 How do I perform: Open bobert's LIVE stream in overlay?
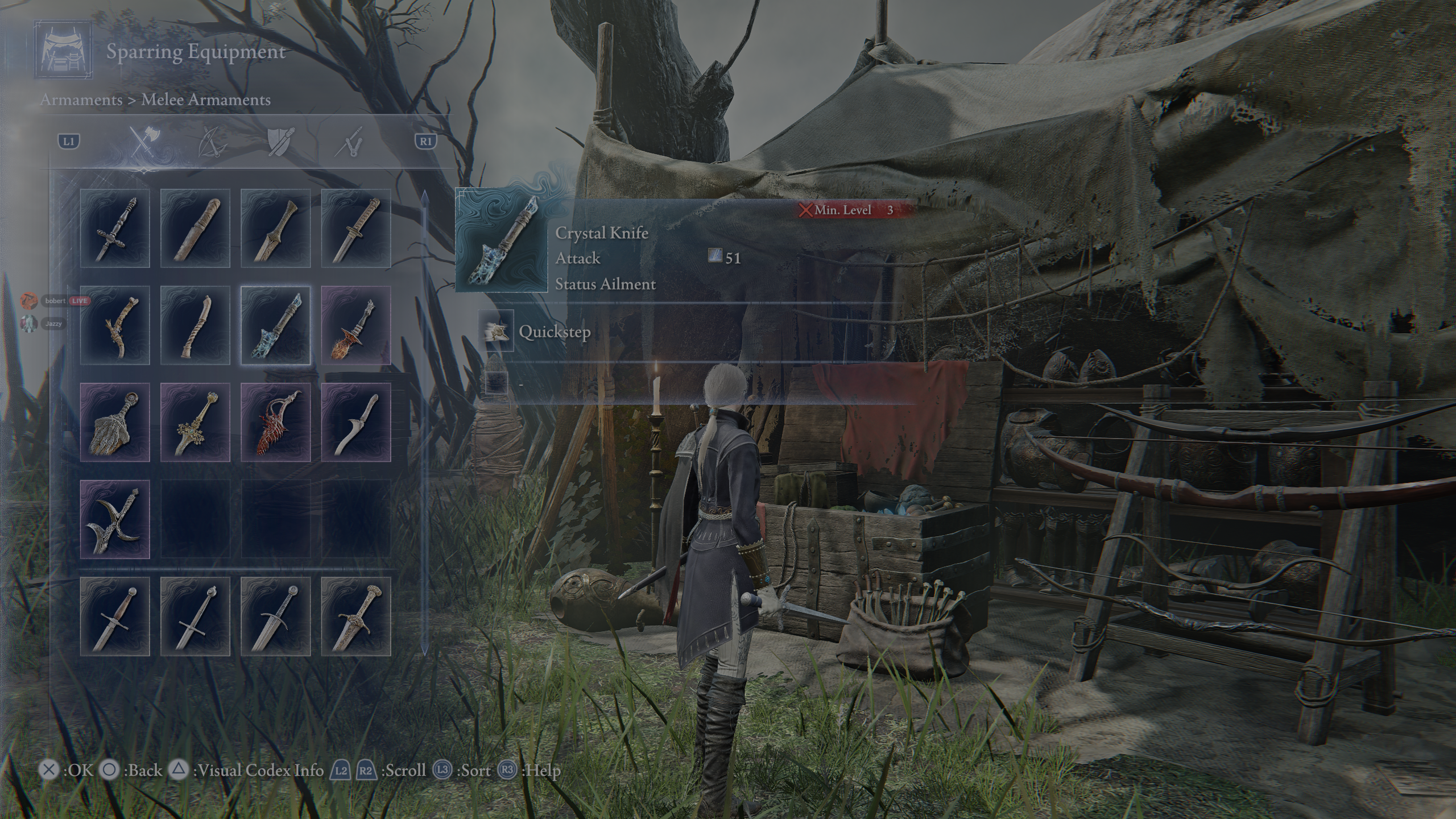[55, 300]
